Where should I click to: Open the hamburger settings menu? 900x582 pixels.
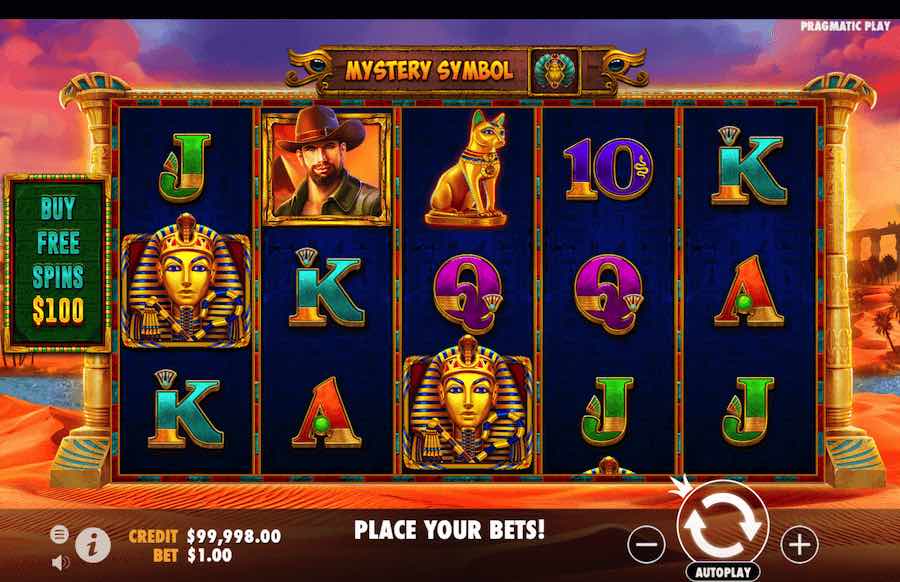(x=59, y=534)
